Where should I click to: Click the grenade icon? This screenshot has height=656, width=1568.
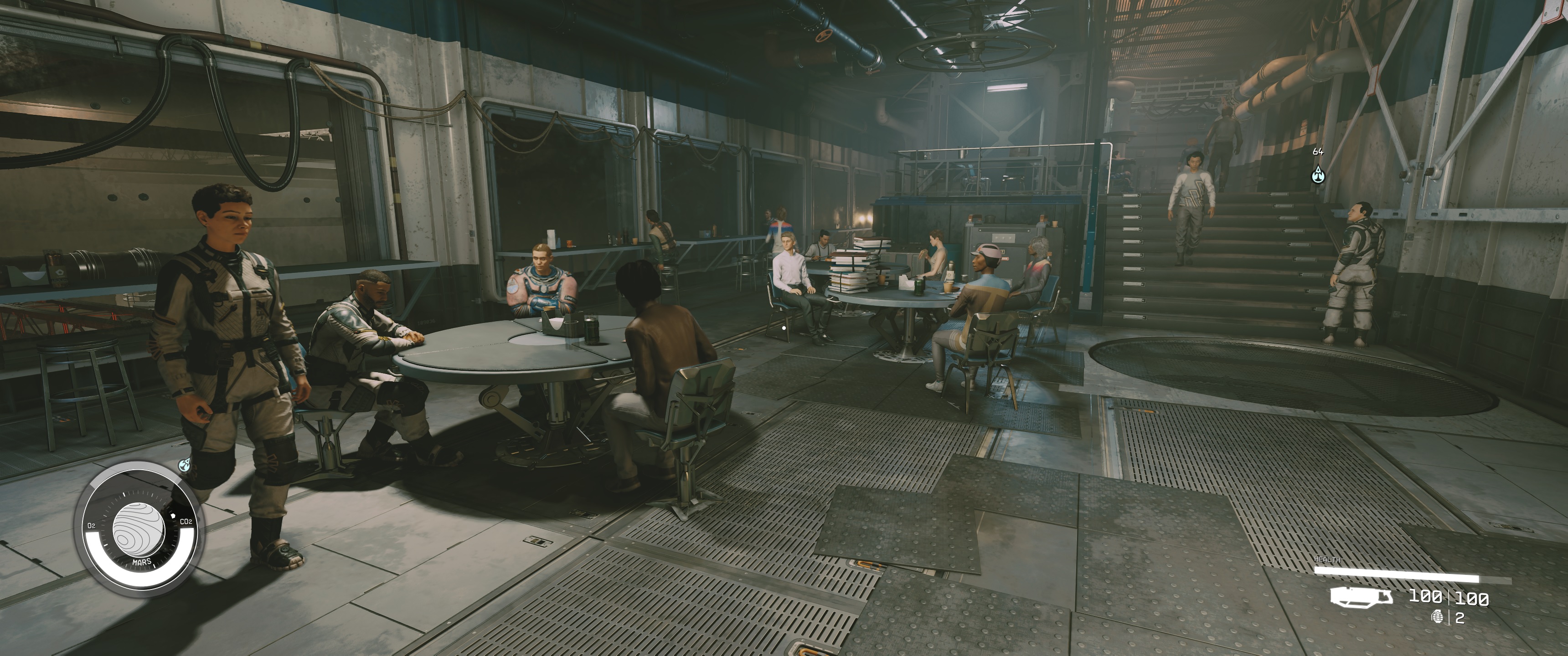click(x=1439, y=617)
